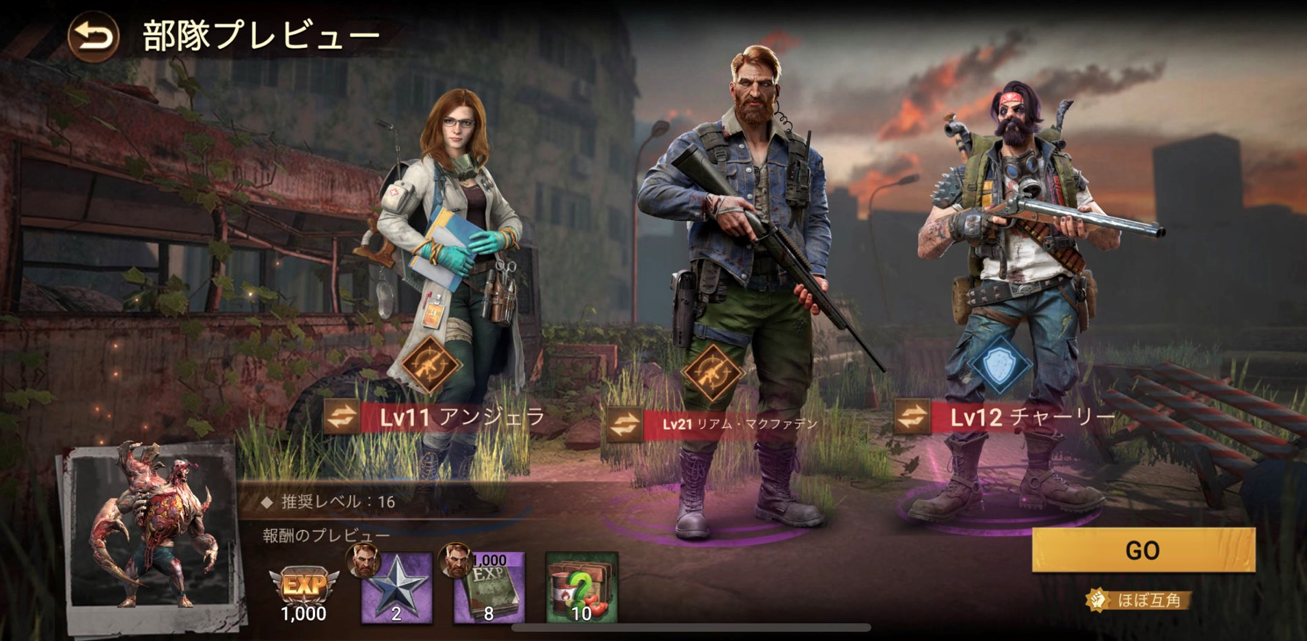Image resolution: width=1307 pixels, height=641 pixels.
Task: Swap out Lv12 チャーリー with his swap button
Action: (x=912, y=417)
